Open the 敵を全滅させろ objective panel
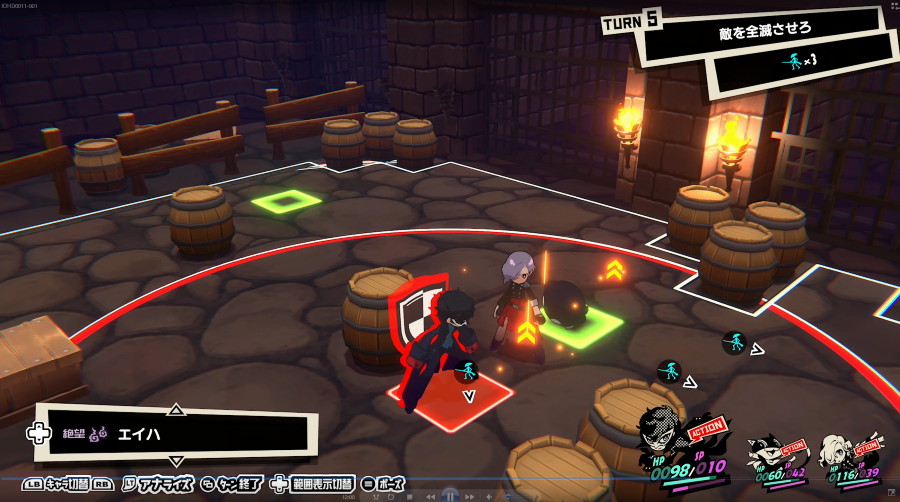Viewport: 900px width, 502px height. [764, 29]
